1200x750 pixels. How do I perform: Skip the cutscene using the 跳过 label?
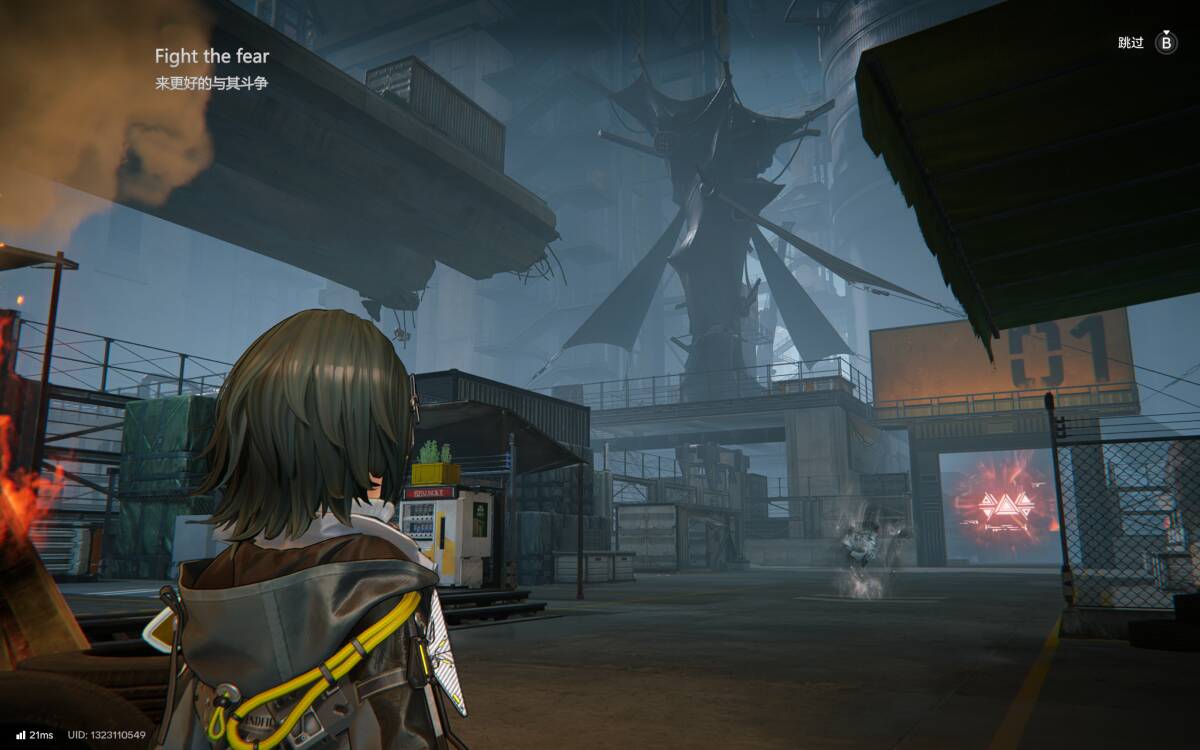pyautogui.click(x=1131, y=43)
